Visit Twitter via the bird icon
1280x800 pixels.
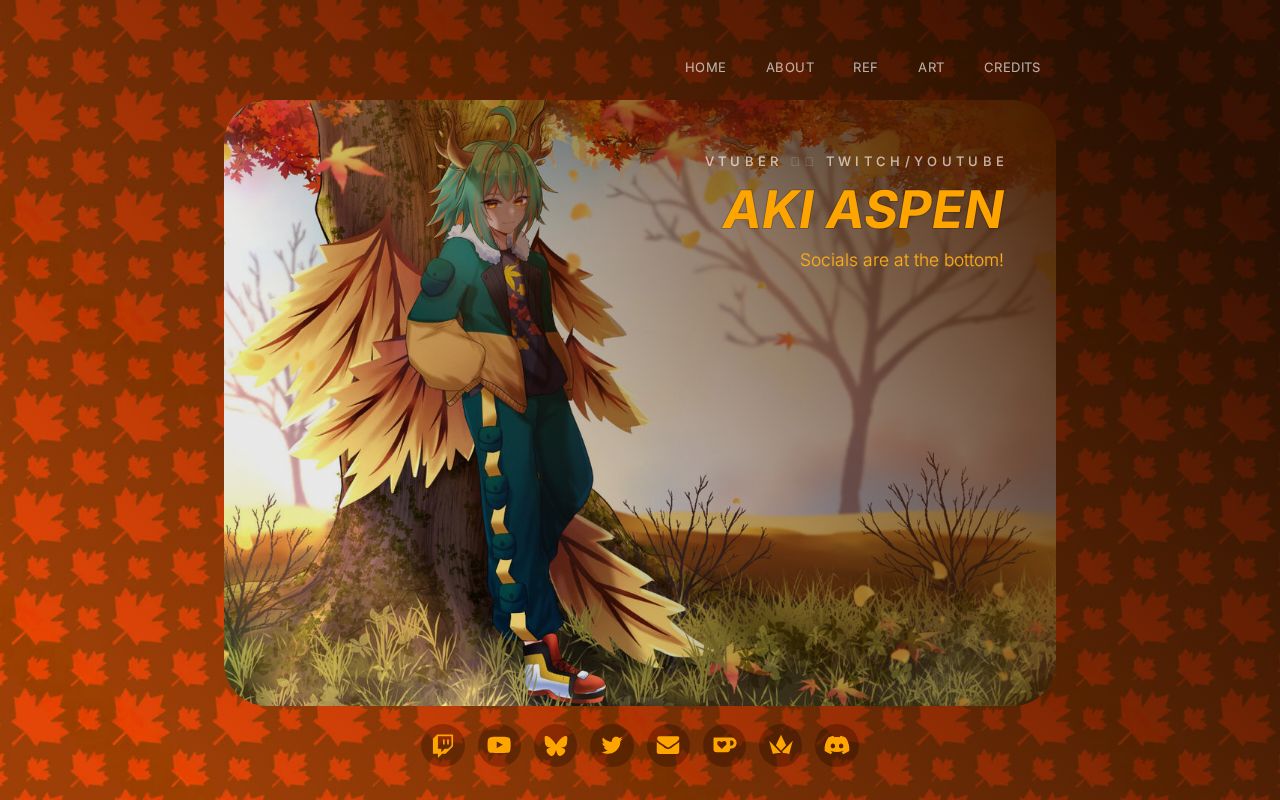(611, 744)
